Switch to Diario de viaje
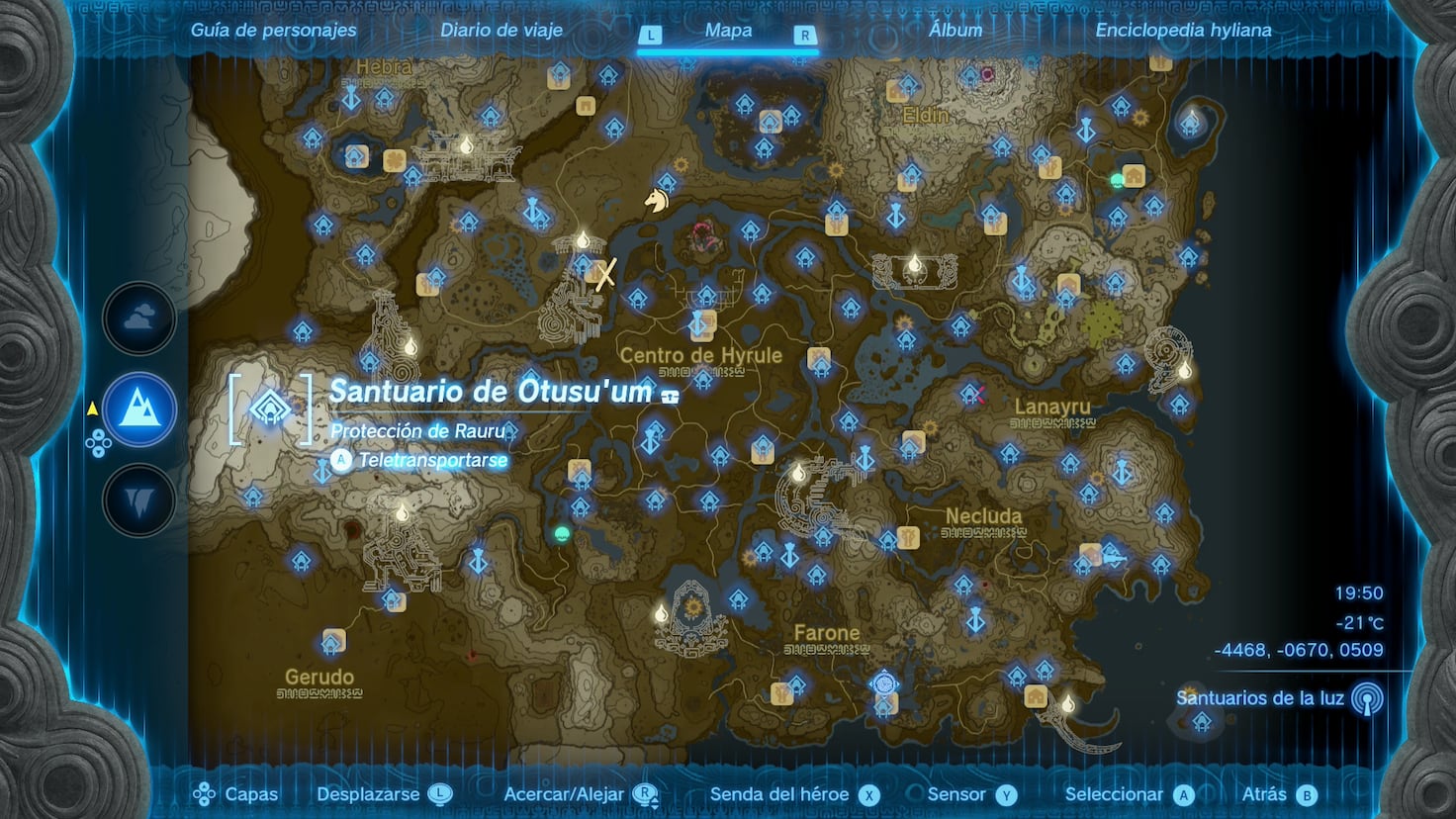Screen dimensions: 1456x819 click(x=500, y=30)
